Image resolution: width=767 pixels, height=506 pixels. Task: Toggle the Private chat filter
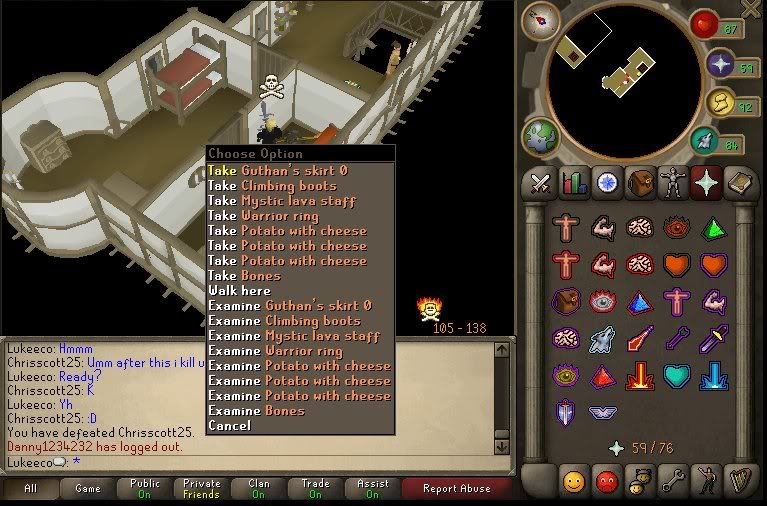pyautogui.click(x=202, y=489)
